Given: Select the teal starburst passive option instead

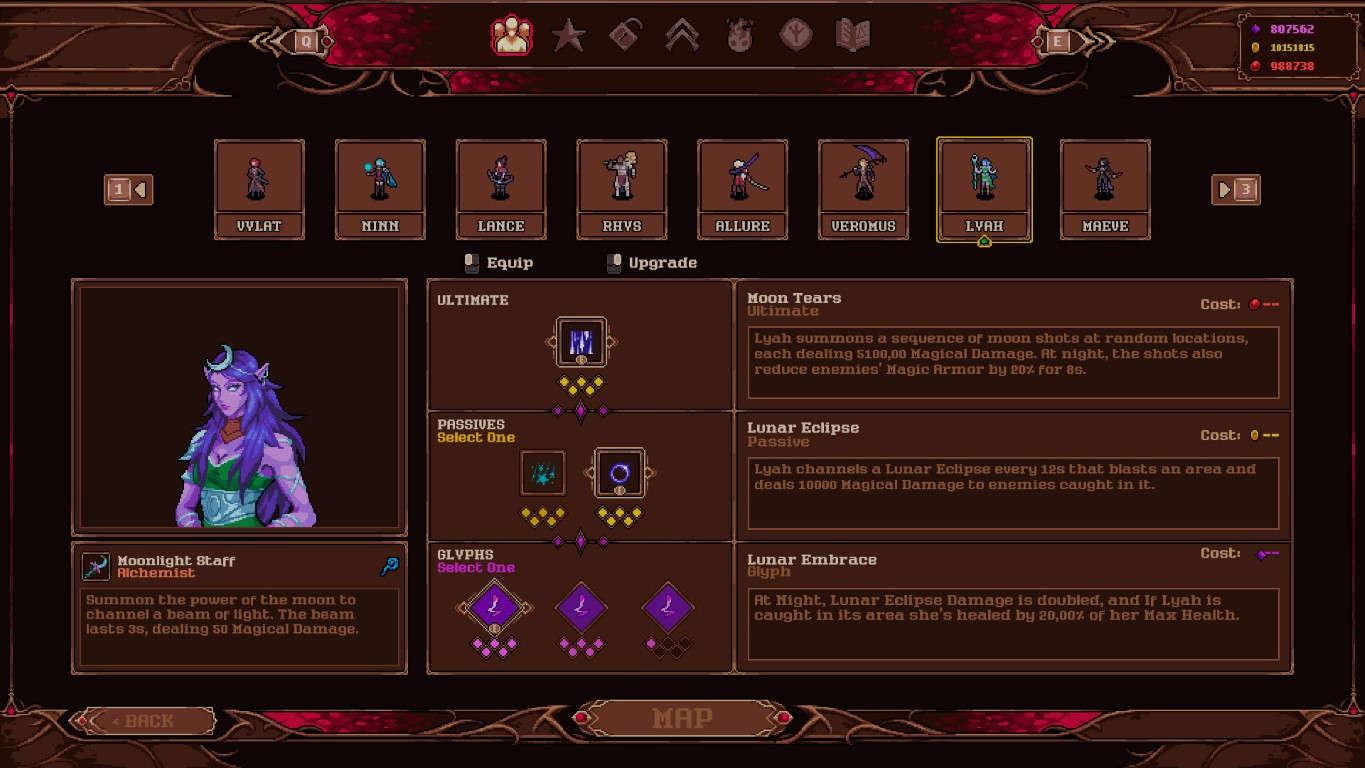Looking at the screenshot, I should pyautogui.click(x=543, y=471).
